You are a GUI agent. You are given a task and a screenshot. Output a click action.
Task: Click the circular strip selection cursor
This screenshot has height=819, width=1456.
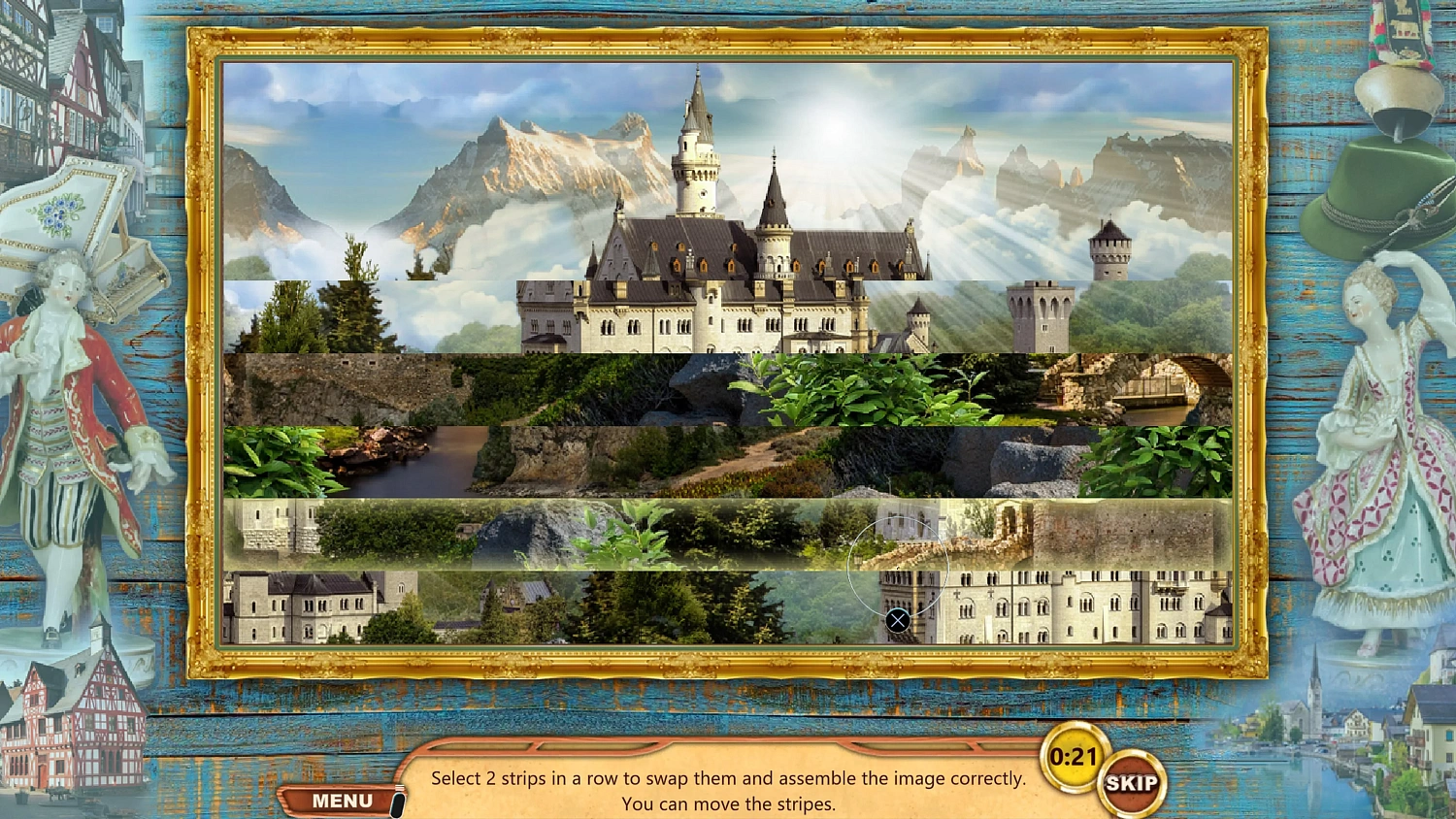click(897, 561)
